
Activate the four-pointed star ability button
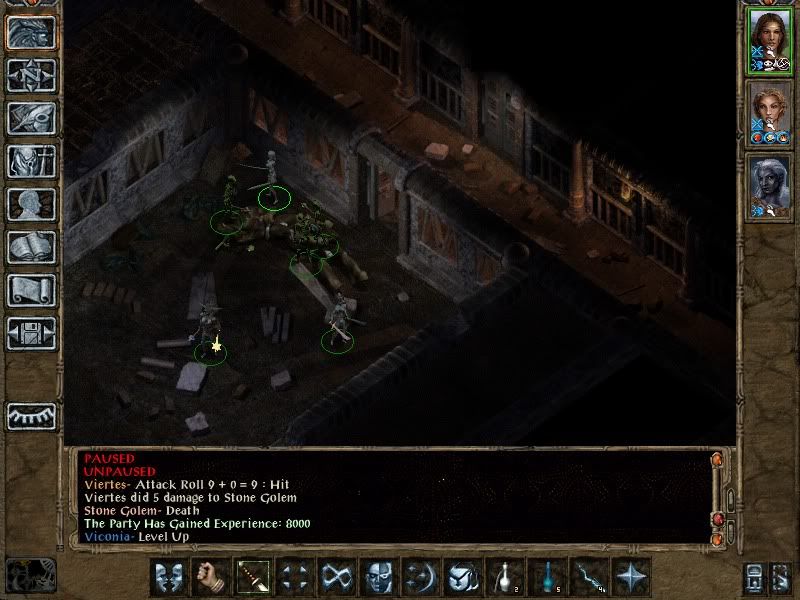click(630, 577)
